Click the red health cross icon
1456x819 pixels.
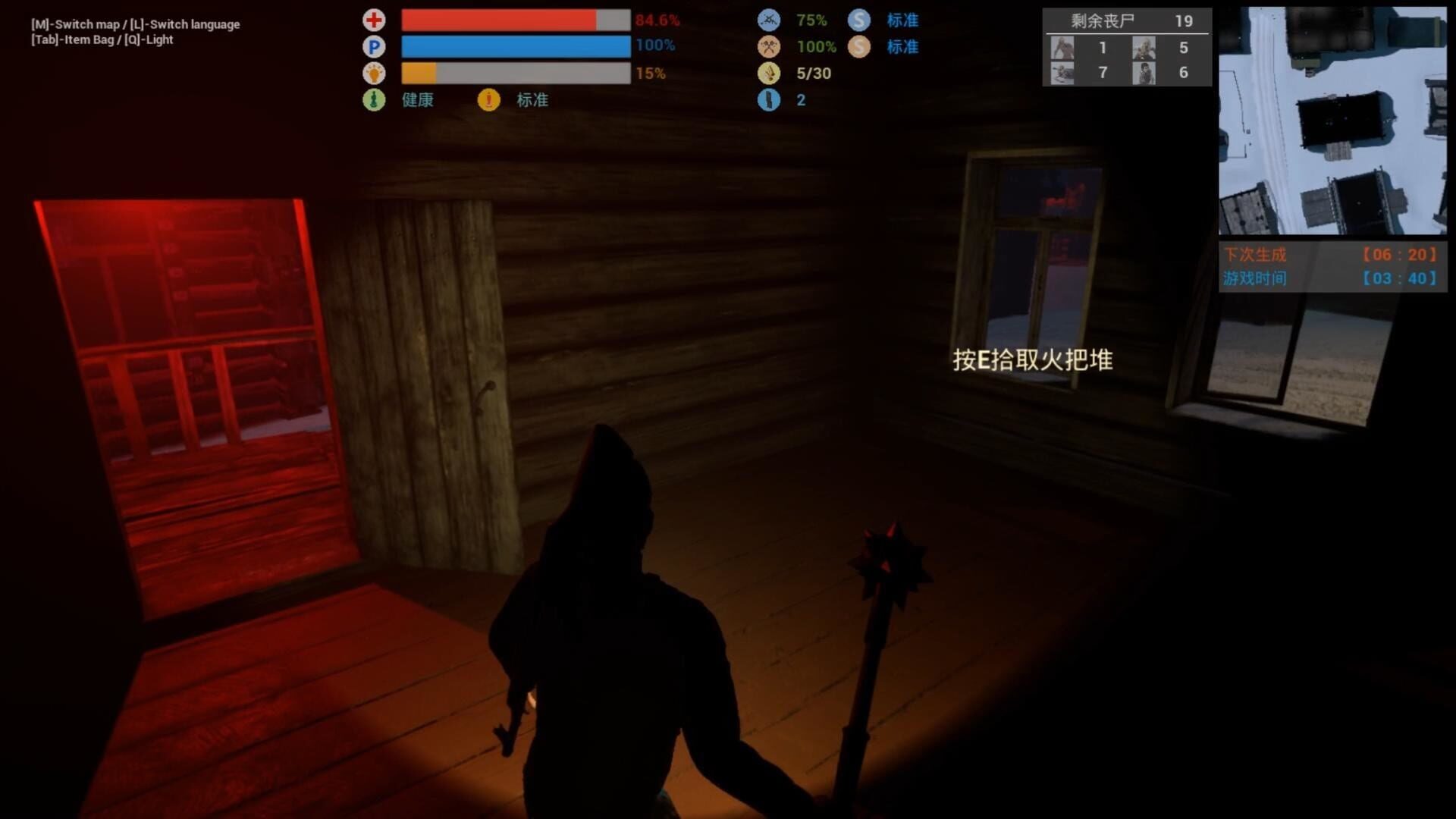(x=374, y=20)
